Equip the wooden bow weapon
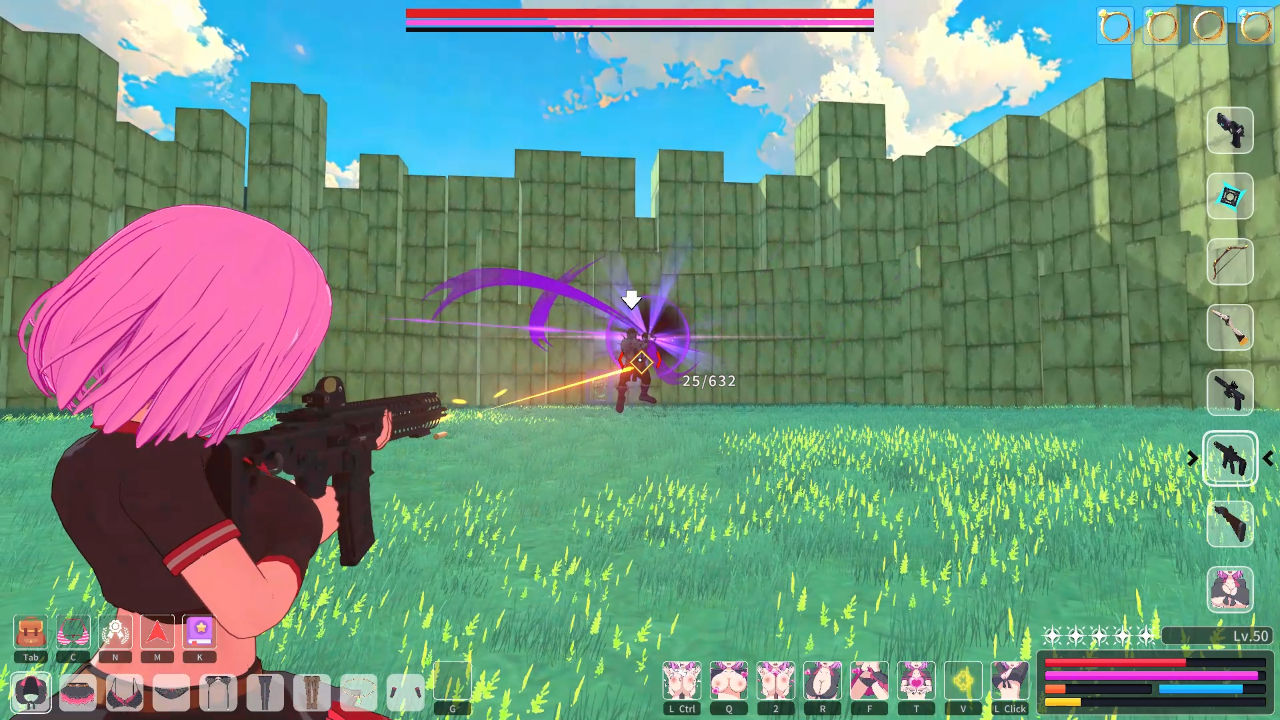 pos(1230,262)
